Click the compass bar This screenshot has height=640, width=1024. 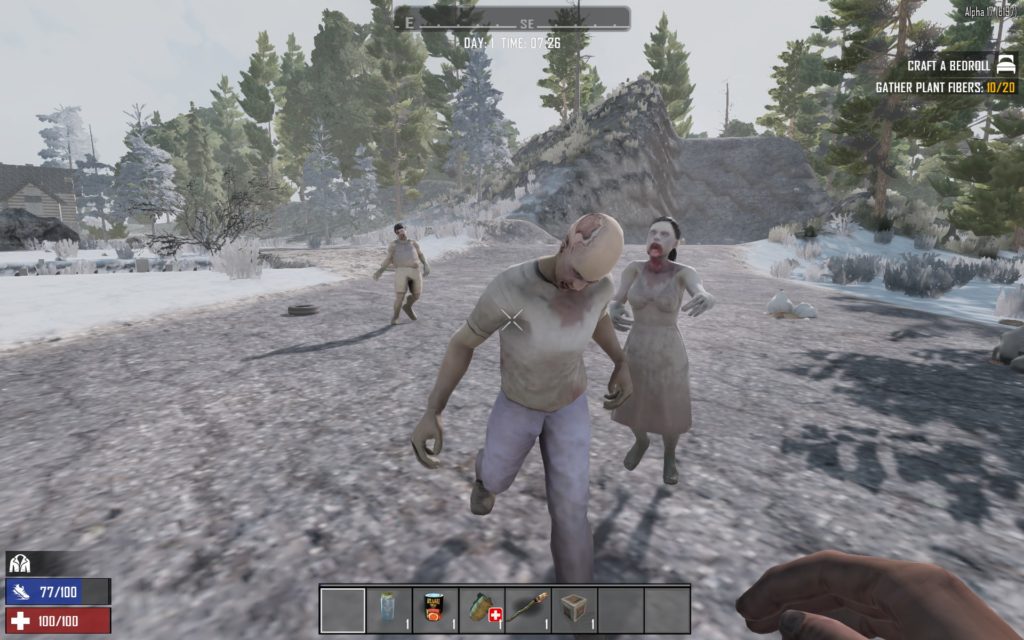tap(512, 19)
